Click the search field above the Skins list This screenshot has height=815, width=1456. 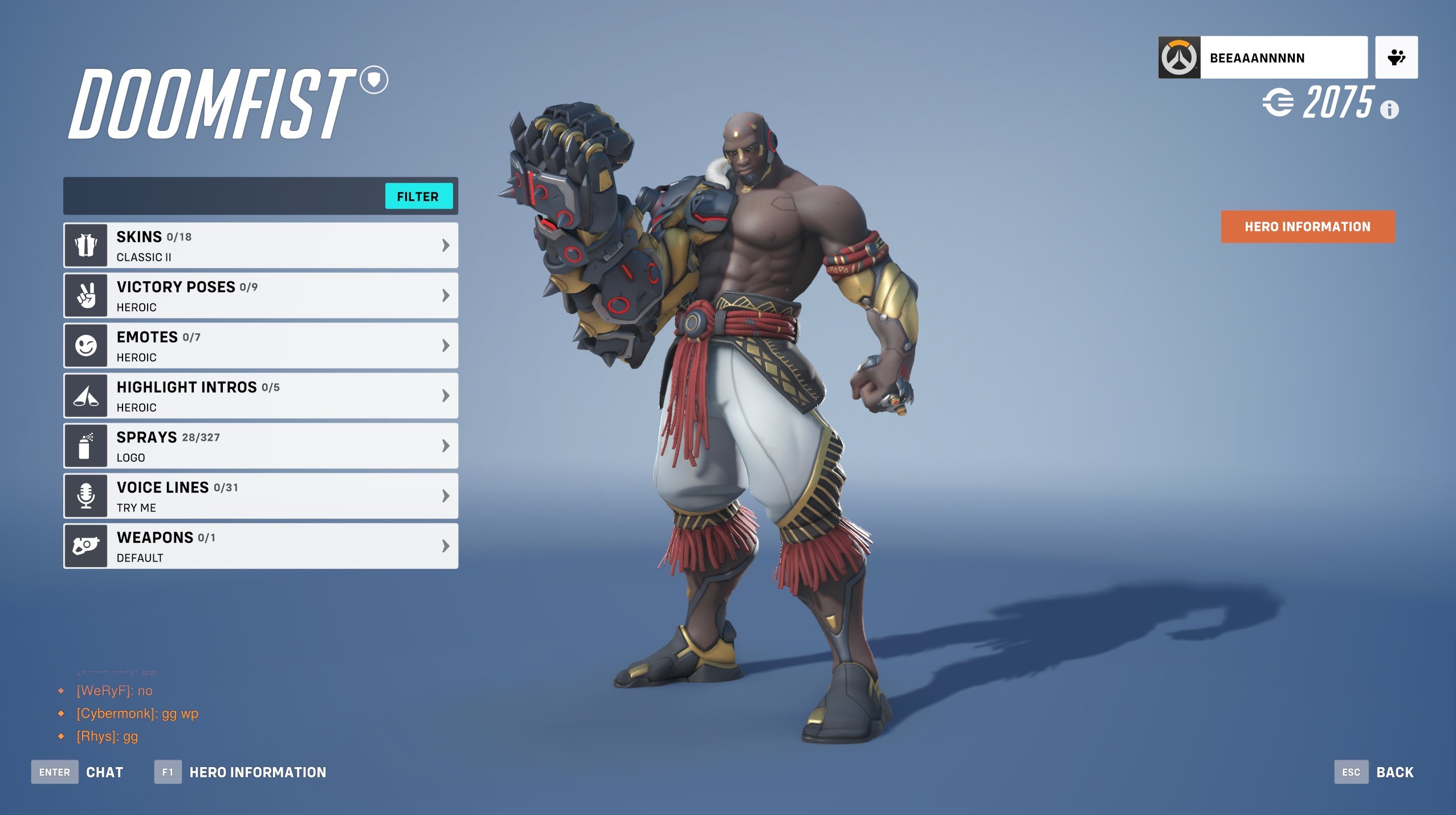(222, 196)
